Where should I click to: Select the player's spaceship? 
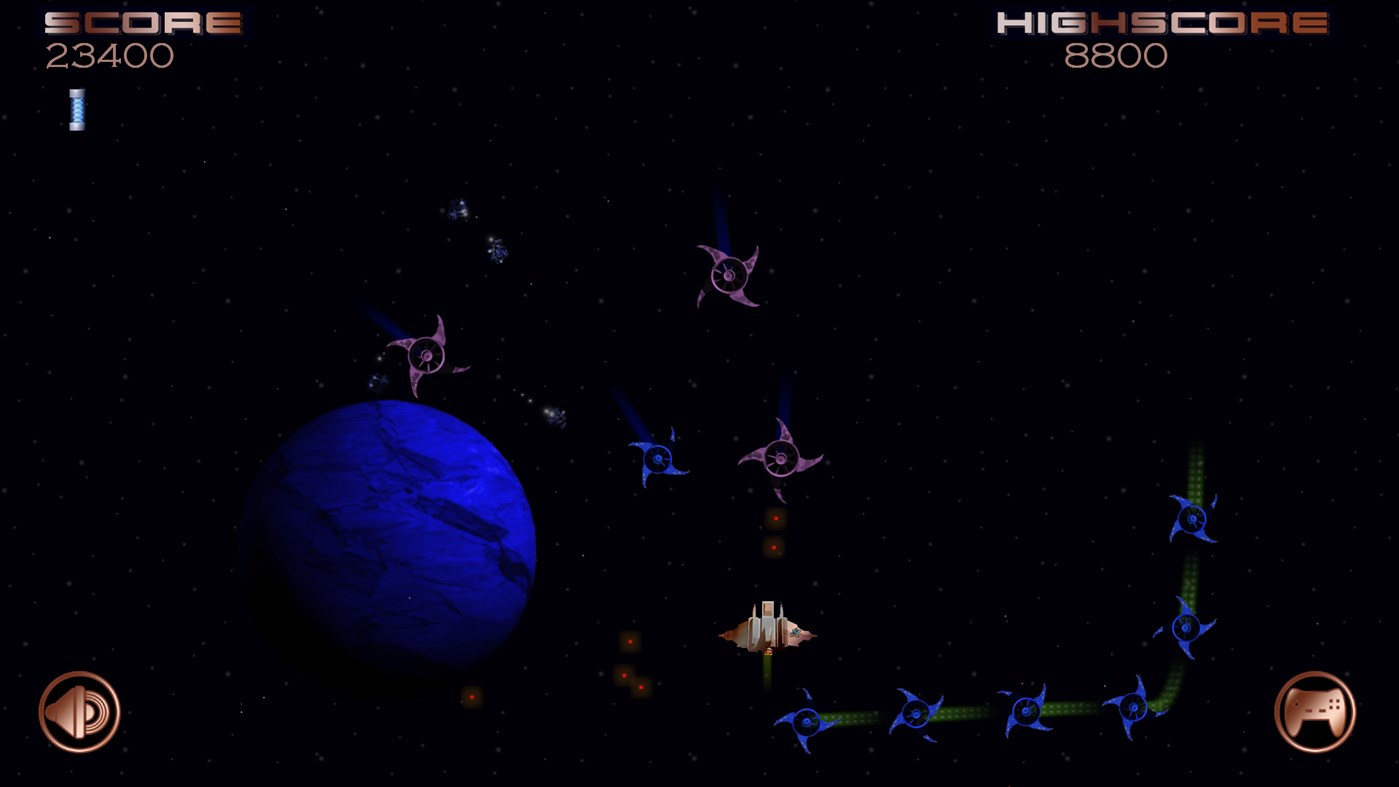[768, 630]
